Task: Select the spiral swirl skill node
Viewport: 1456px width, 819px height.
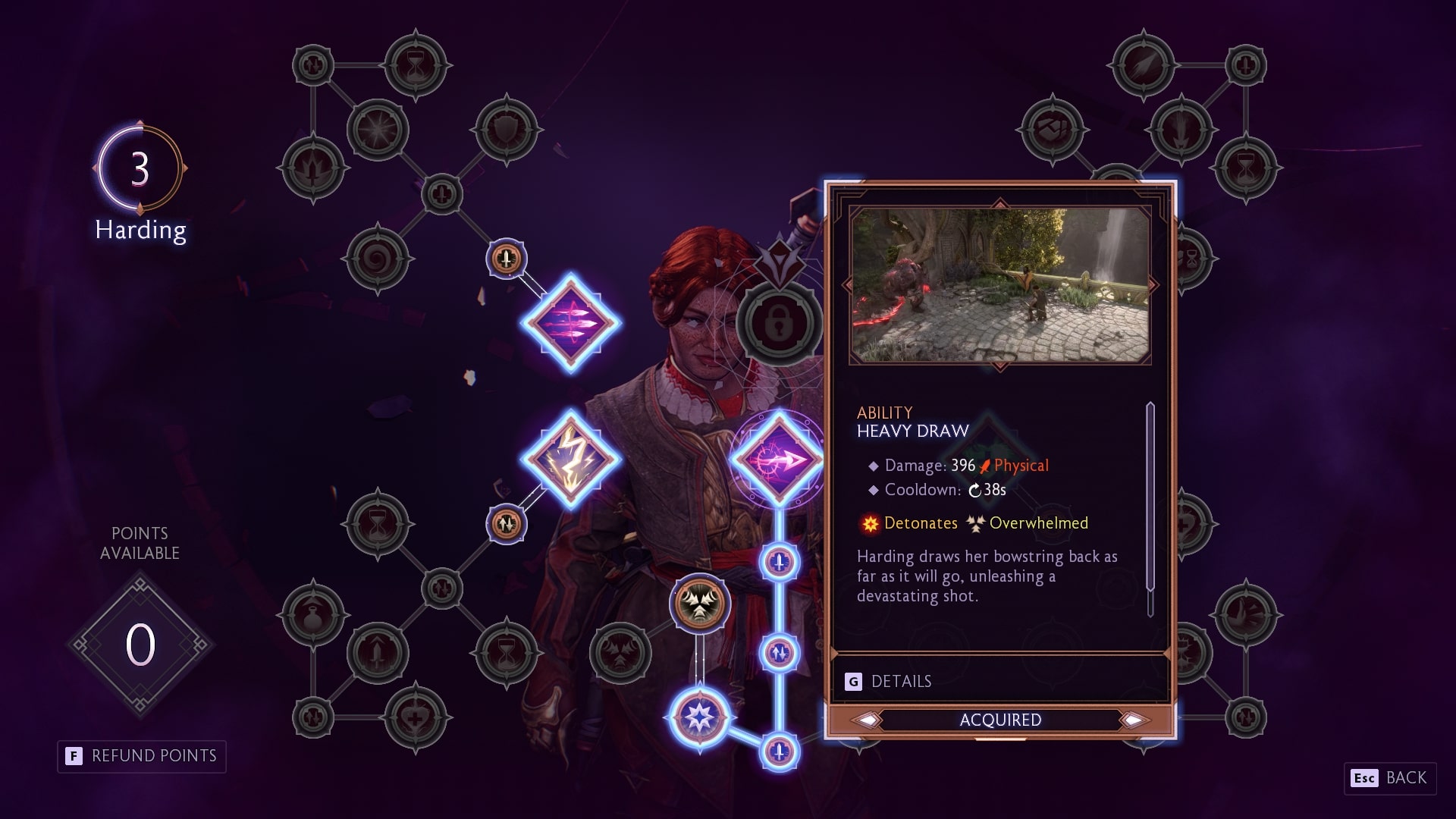Action: pyautogui.click(x=378, y=259)
